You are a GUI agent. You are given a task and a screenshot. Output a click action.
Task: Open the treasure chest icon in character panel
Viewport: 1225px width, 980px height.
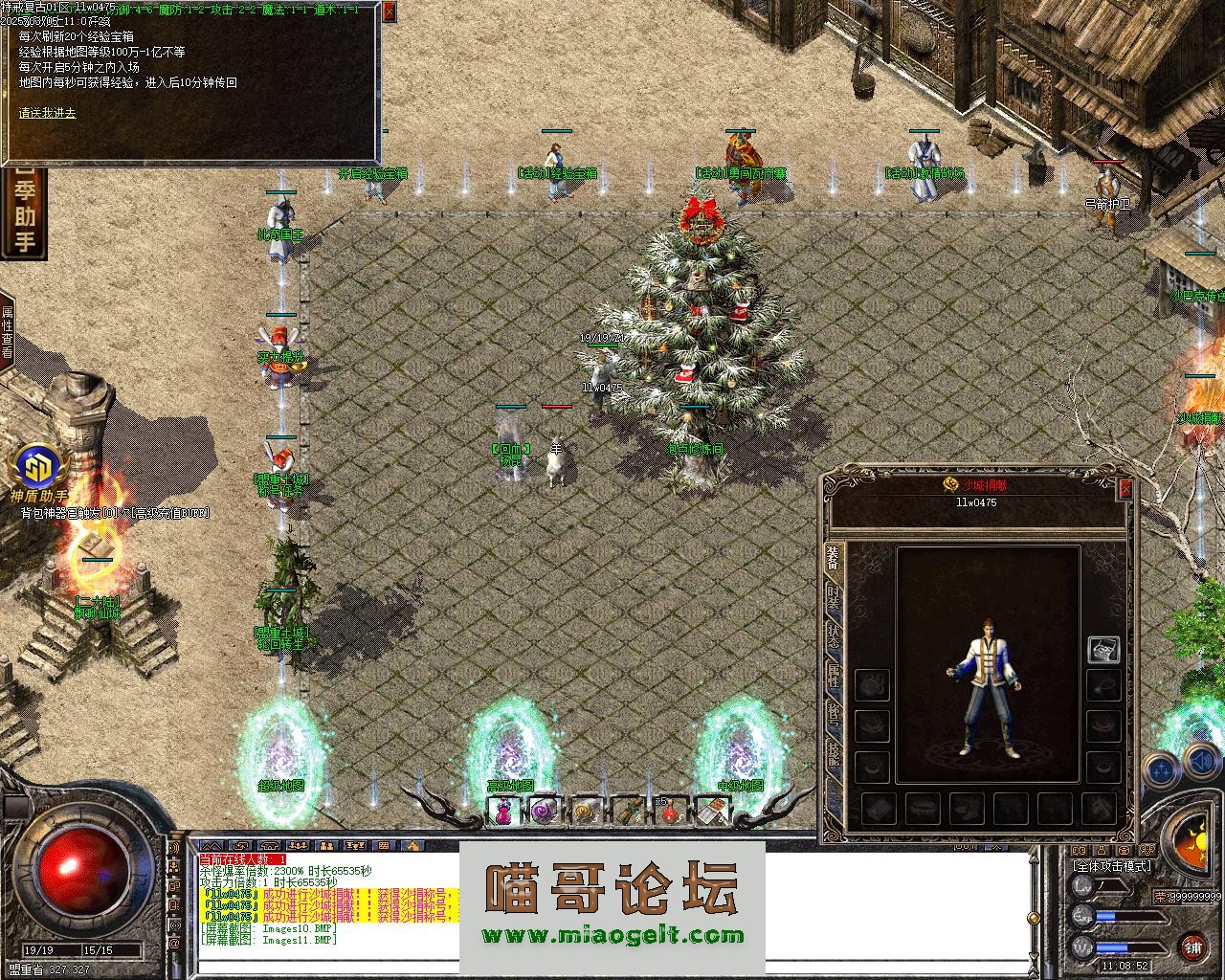point(1103,650)
